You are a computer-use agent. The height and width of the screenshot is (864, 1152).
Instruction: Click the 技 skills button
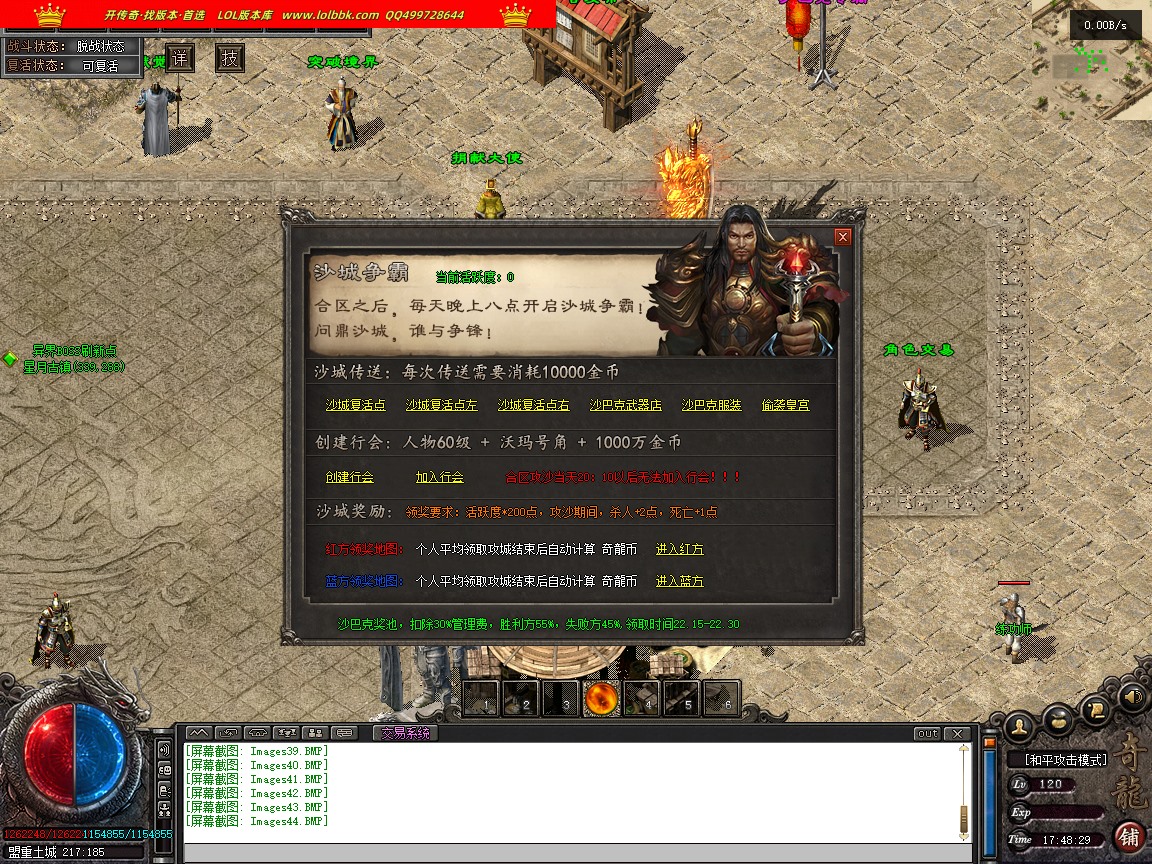click(230, 58)
